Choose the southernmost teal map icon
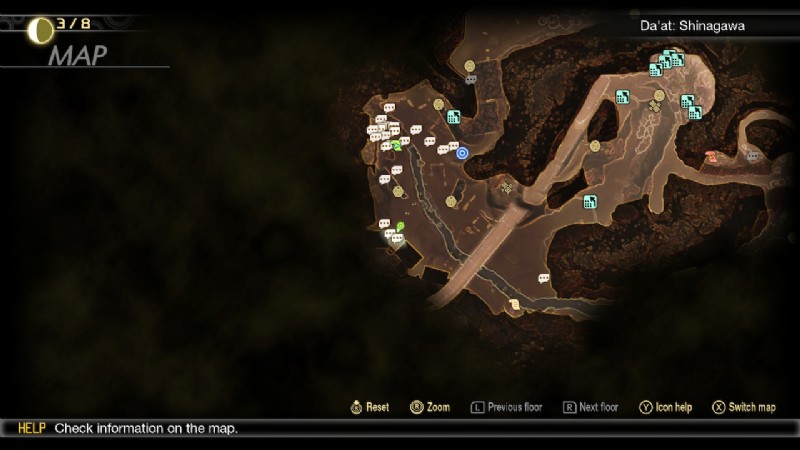This screenshot has width=800, height=450. [590, 201]
